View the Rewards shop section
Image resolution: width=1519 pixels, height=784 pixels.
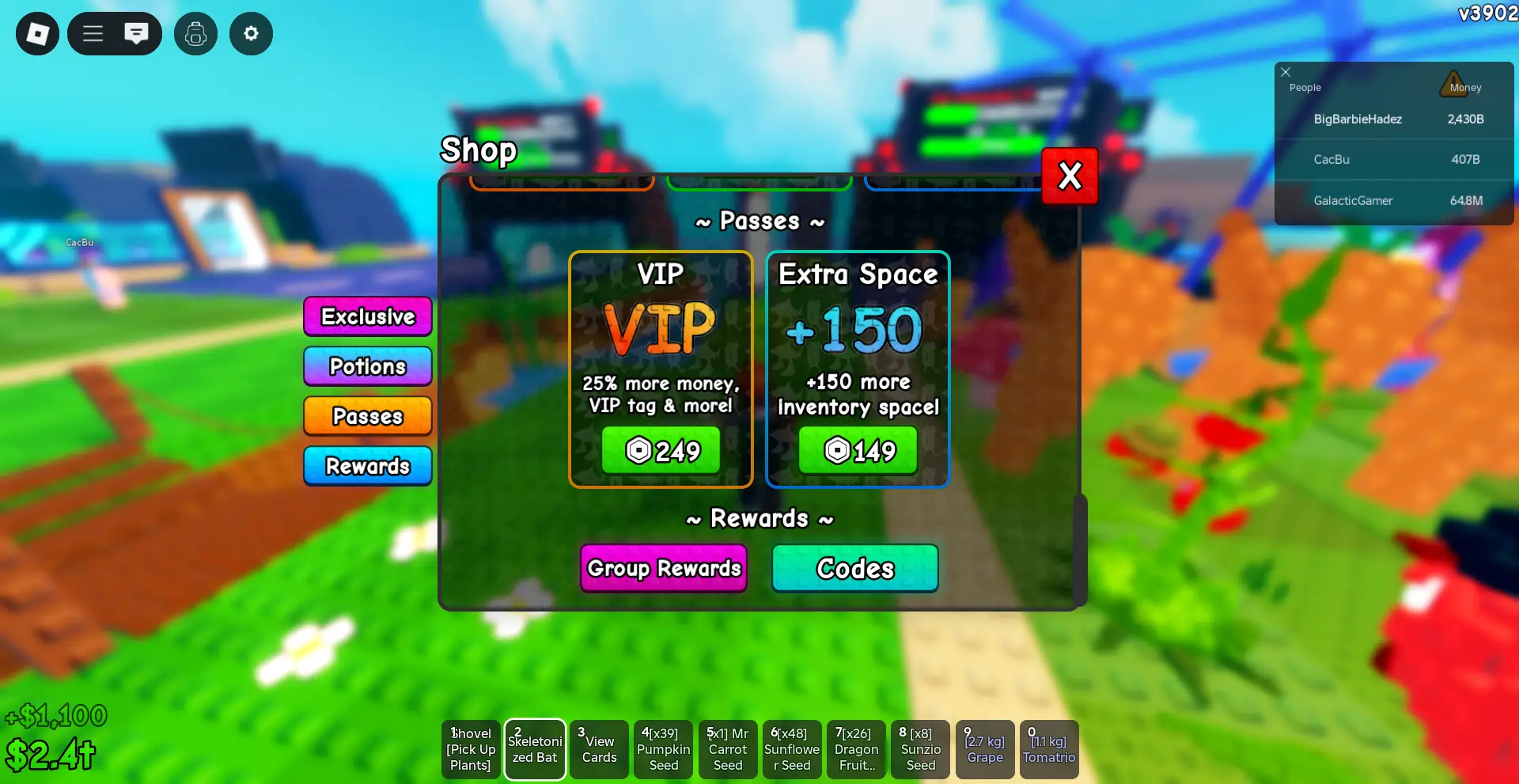click(367, 466)
